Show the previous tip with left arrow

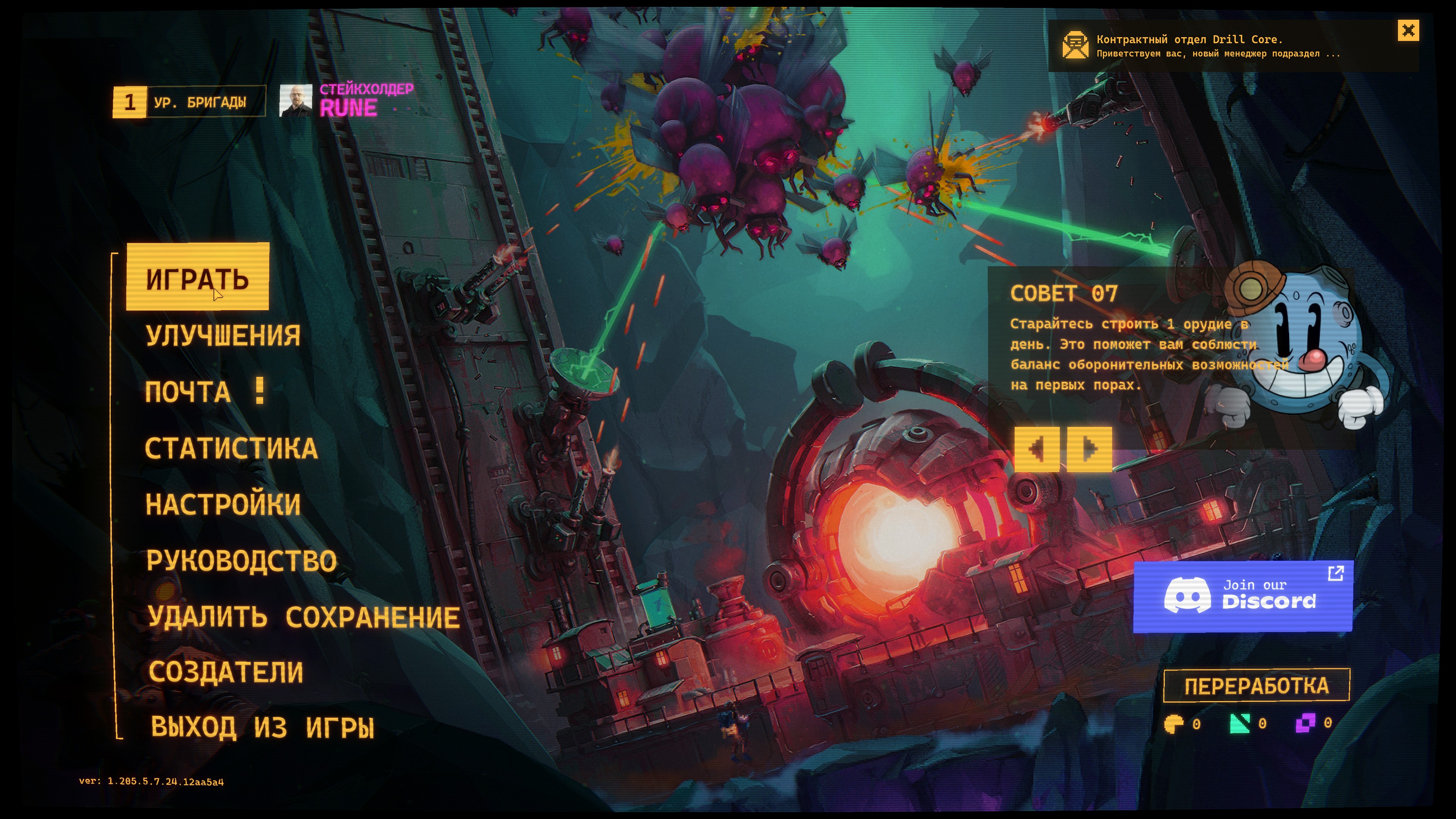[x=1036, y=449]
